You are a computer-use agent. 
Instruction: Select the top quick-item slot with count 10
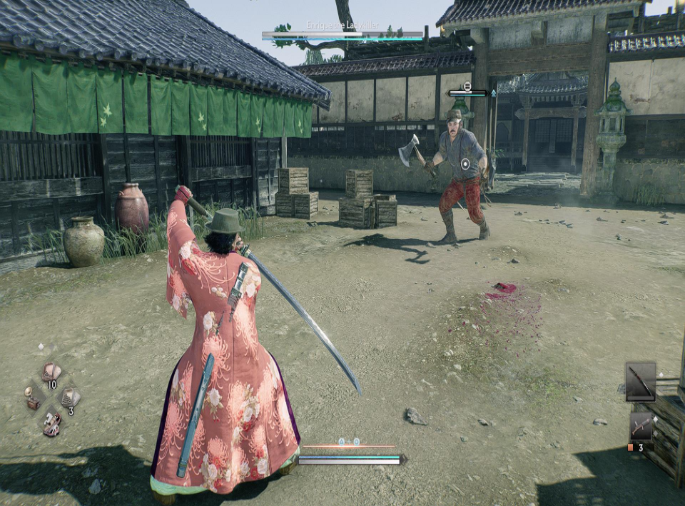pyautogui.click(x=51, y=372)
